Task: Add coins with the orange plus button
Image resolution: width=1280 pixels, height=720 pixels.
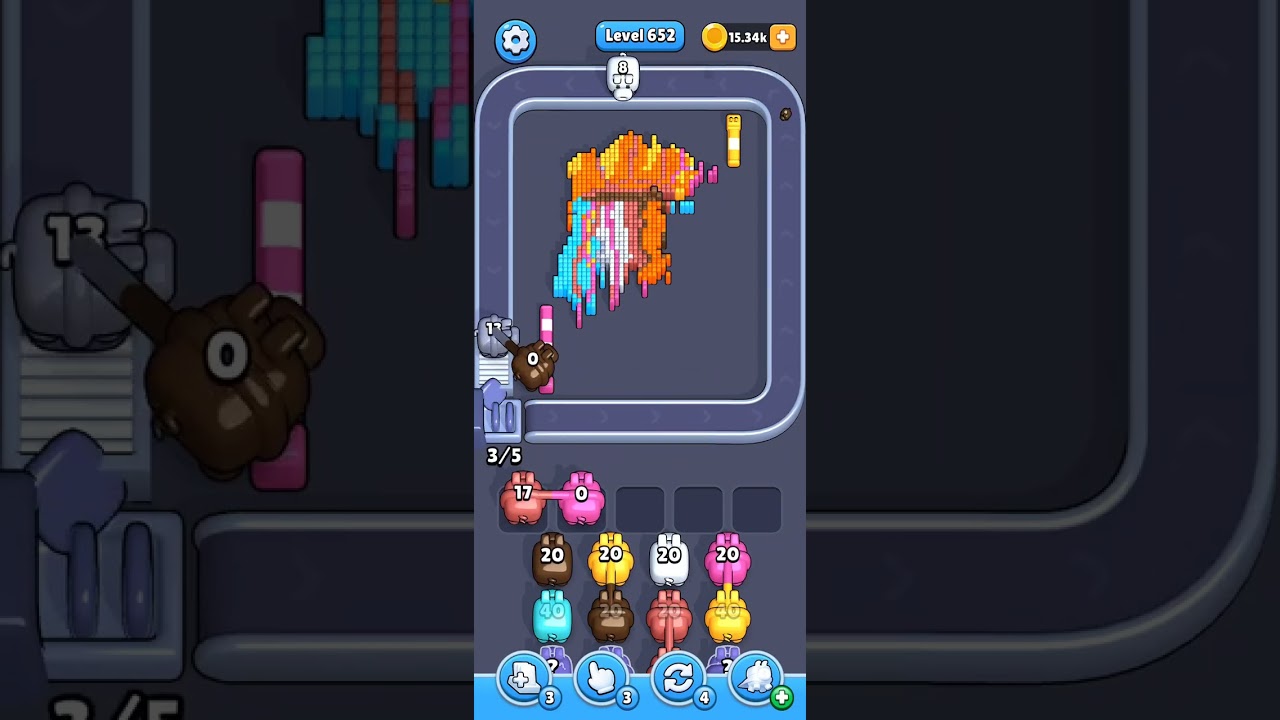Action: [783, 37]
